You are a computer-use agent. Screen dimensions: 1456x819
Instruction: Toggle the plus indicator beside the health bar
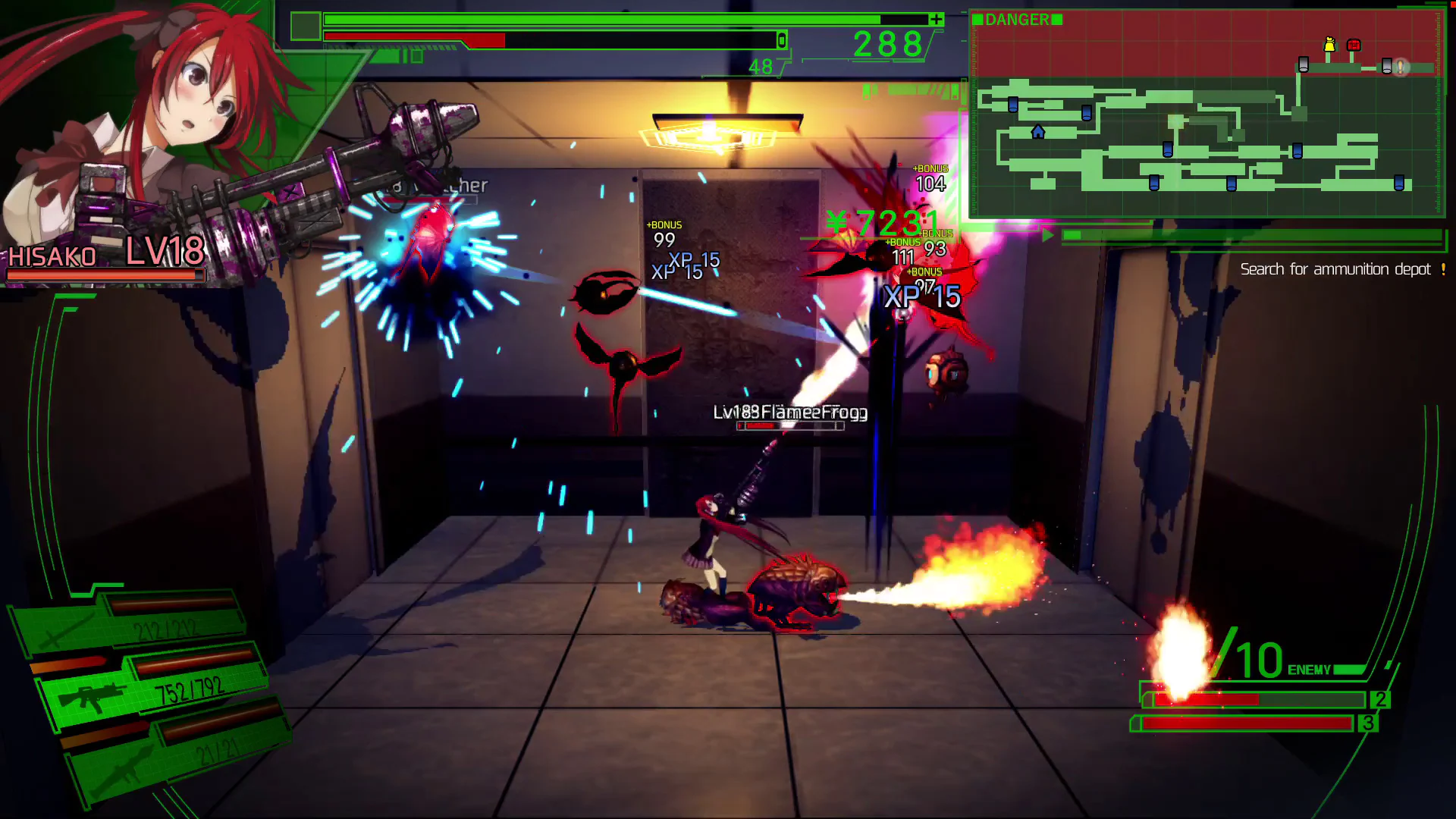[x=935, y=19]
